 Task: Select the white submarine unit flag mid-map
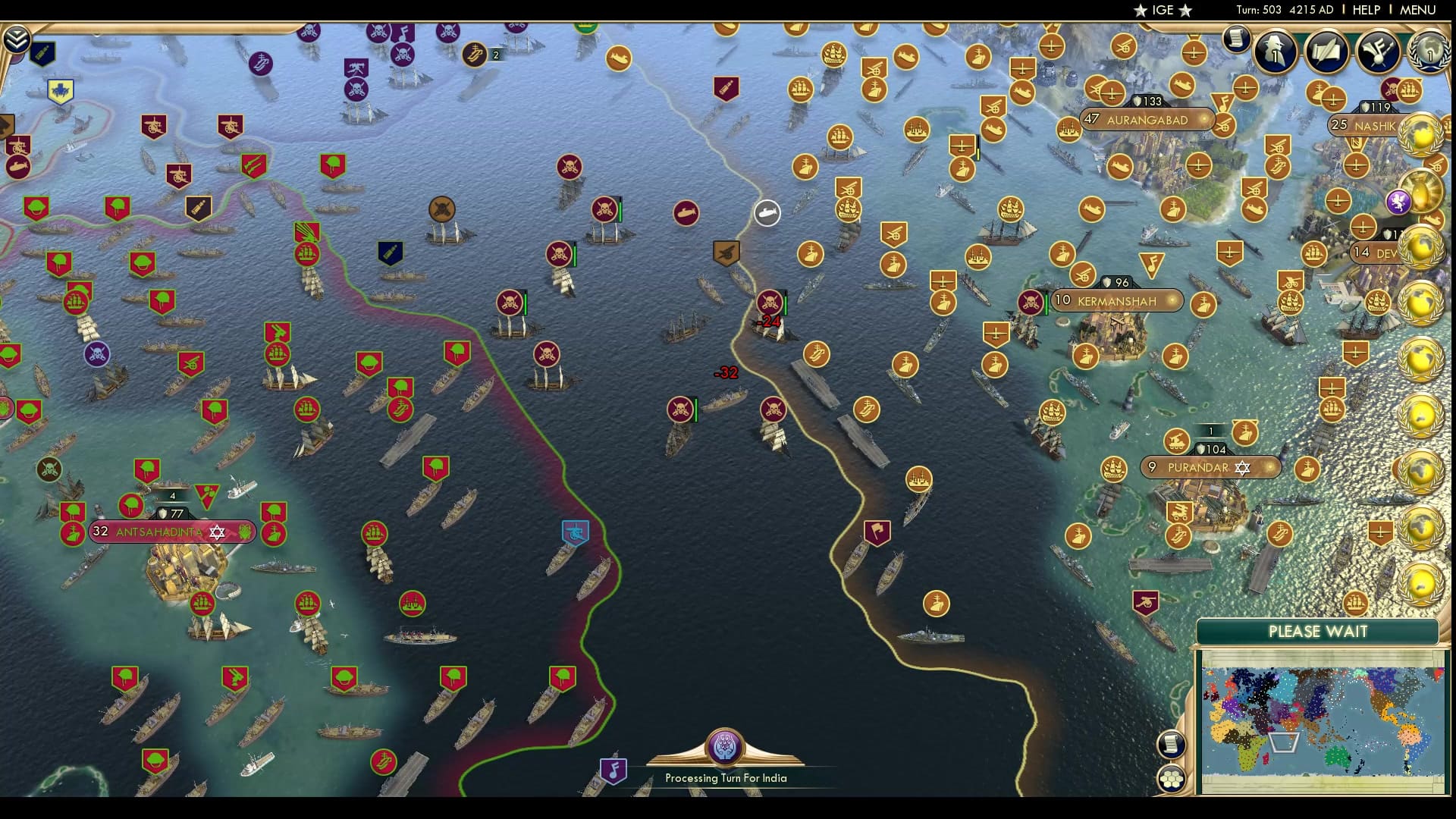coord(765,214)
